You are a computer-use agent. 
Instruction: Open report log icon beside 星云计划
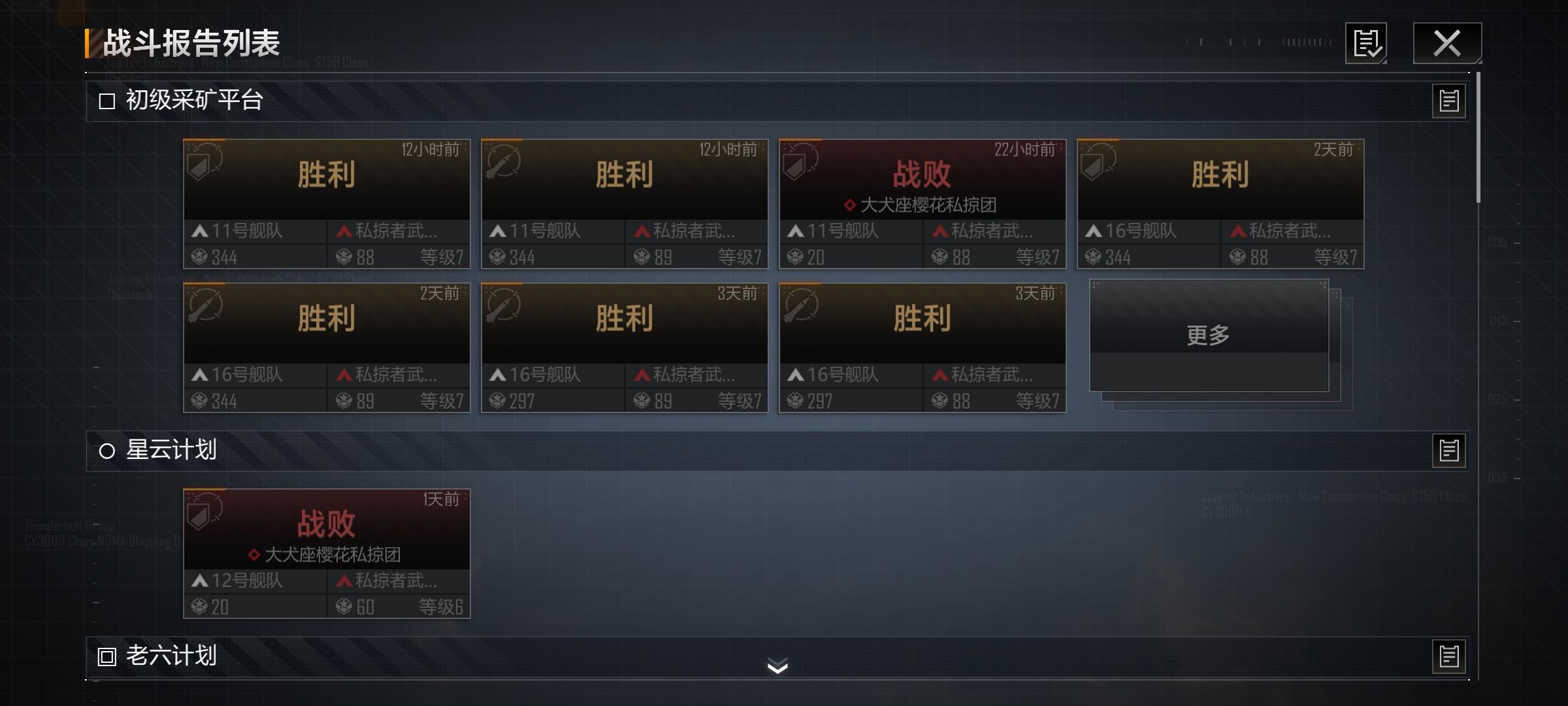tap(1448, 450)
